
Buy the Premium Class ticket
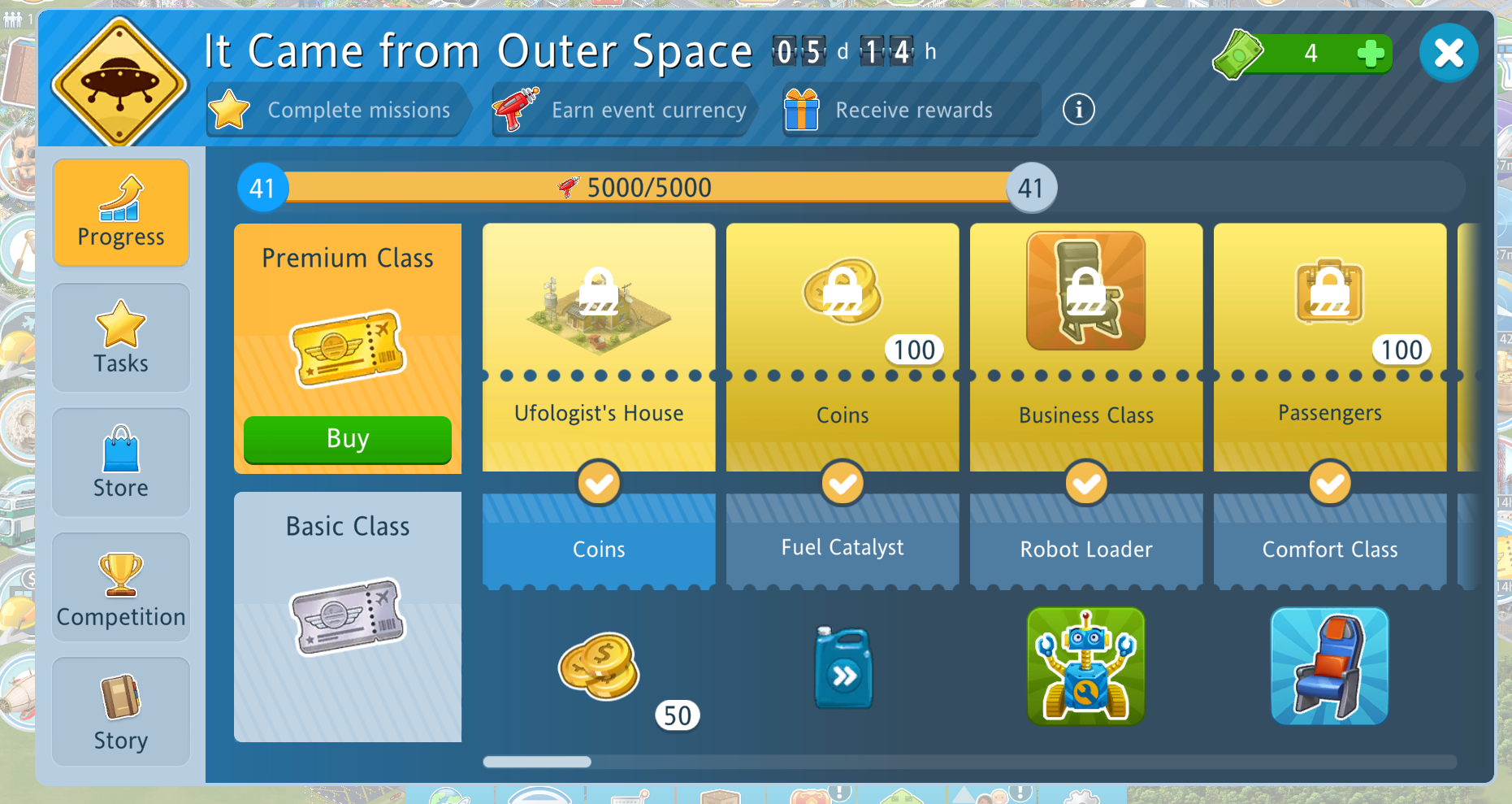[348, 439]
